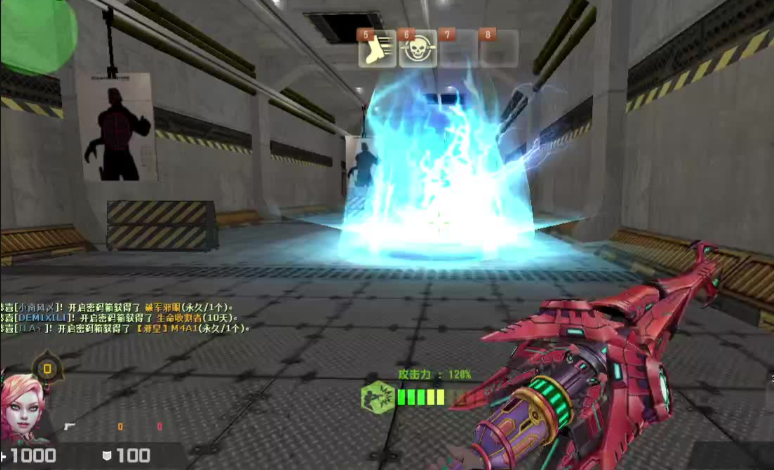Activate the running boot sprint skill
This screenshot has width=774, height=470.
coord(378,49)
